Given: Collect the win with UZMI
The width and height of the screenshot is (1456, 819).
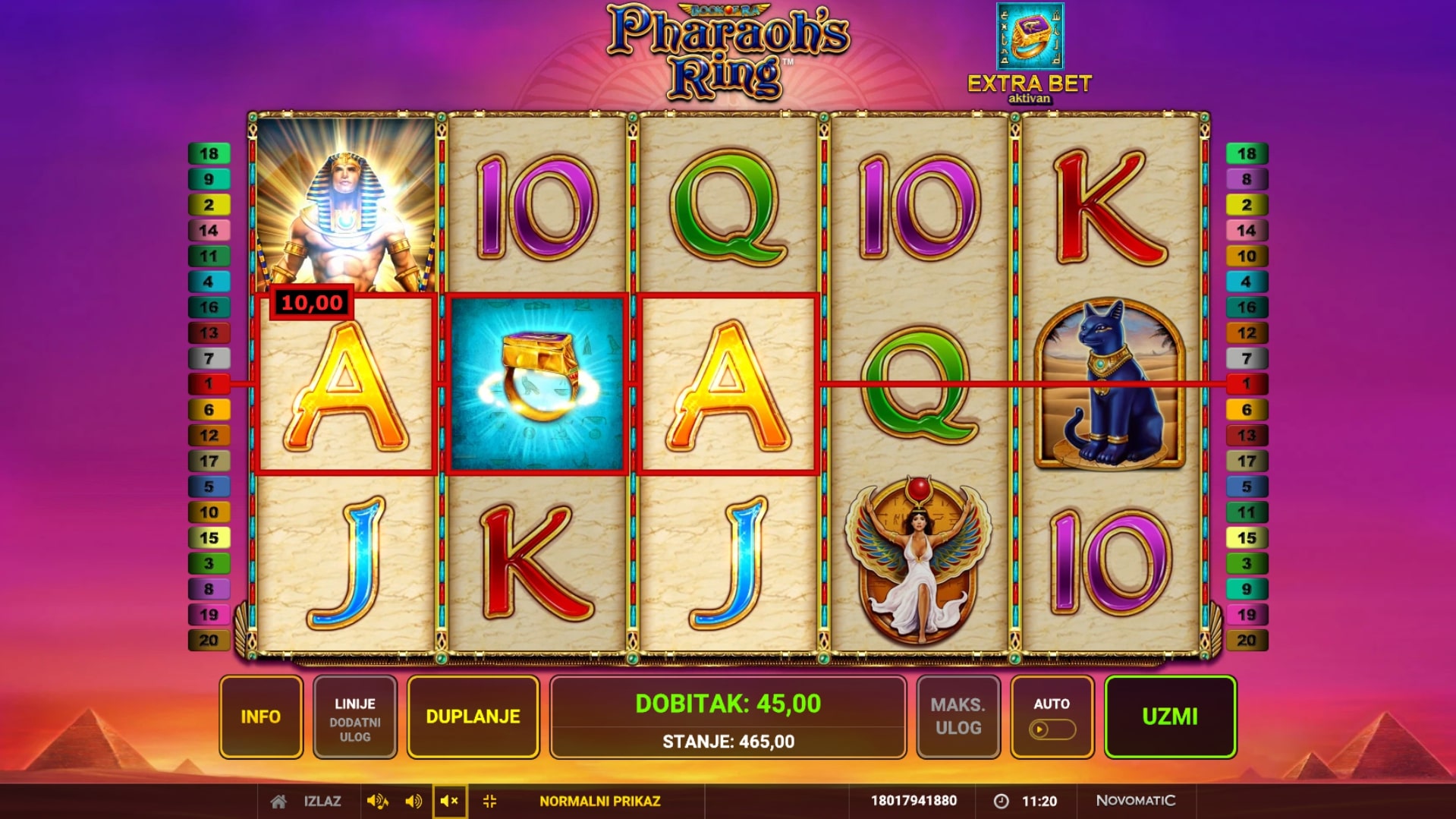Looking at the screenshot, I should pyautogui.click(x=1169, y=717).
